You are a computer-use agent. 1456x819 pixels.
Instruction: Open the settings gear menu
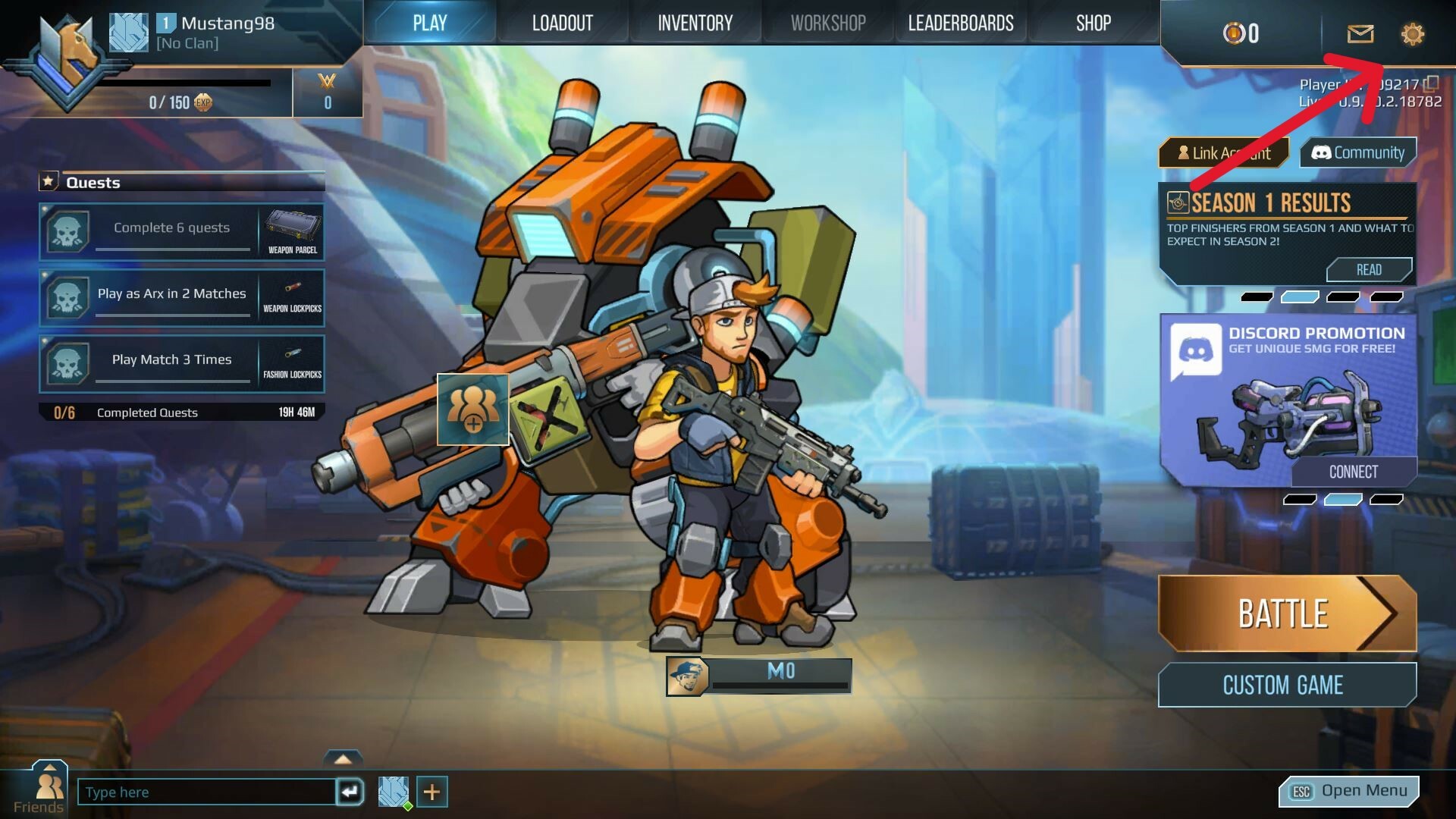1413,34
